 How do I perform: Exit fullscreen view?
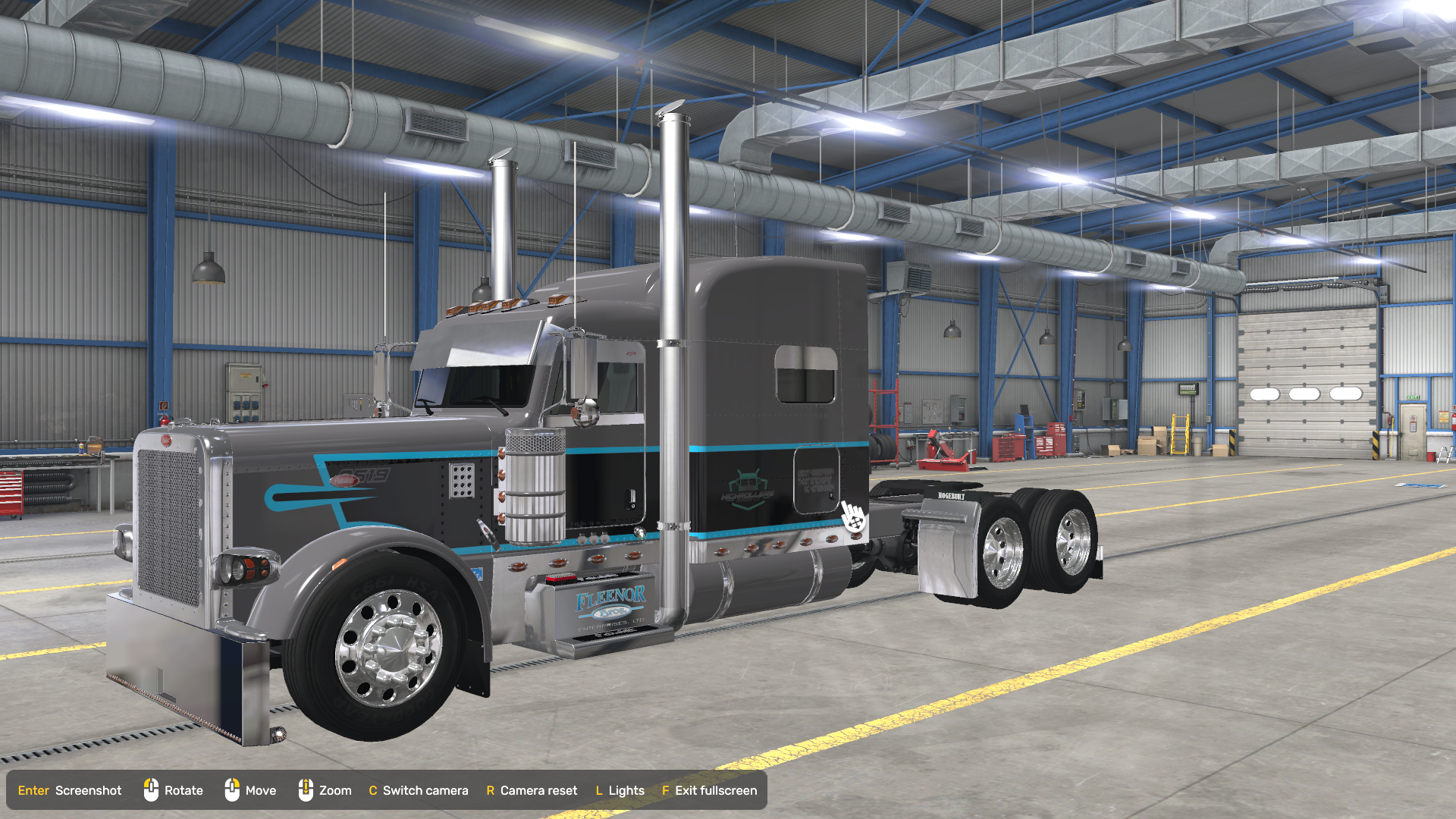(x=710, y=790)
